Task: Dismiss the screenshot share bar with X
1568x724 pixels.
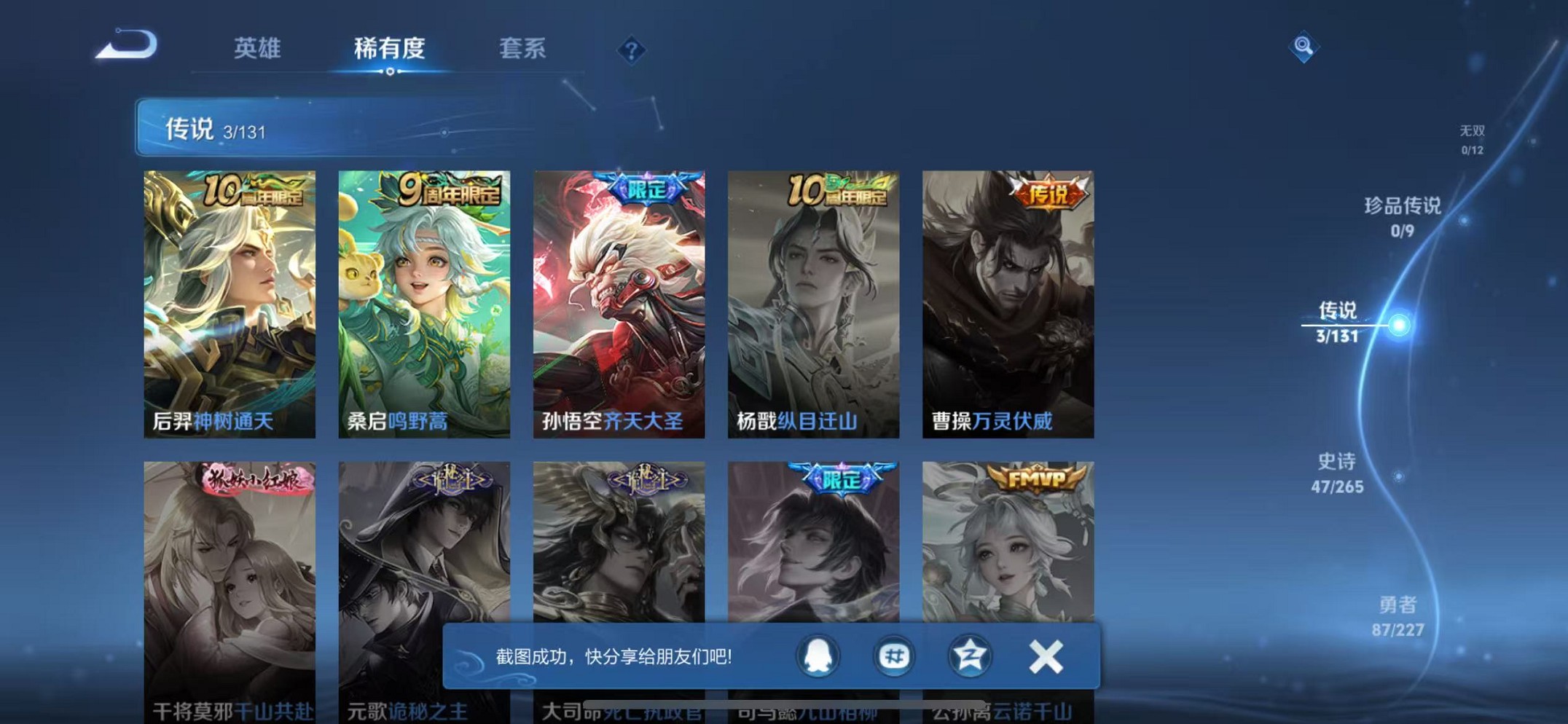Action: 1045,656
